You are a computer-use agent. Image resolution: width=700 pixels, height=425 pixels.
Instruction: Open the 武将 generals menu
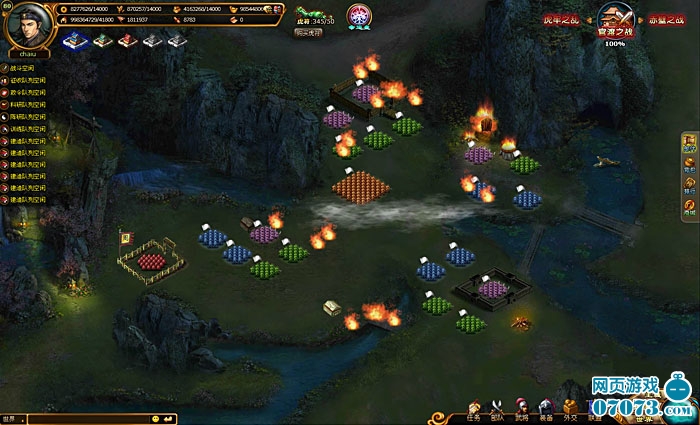[521, 410]
